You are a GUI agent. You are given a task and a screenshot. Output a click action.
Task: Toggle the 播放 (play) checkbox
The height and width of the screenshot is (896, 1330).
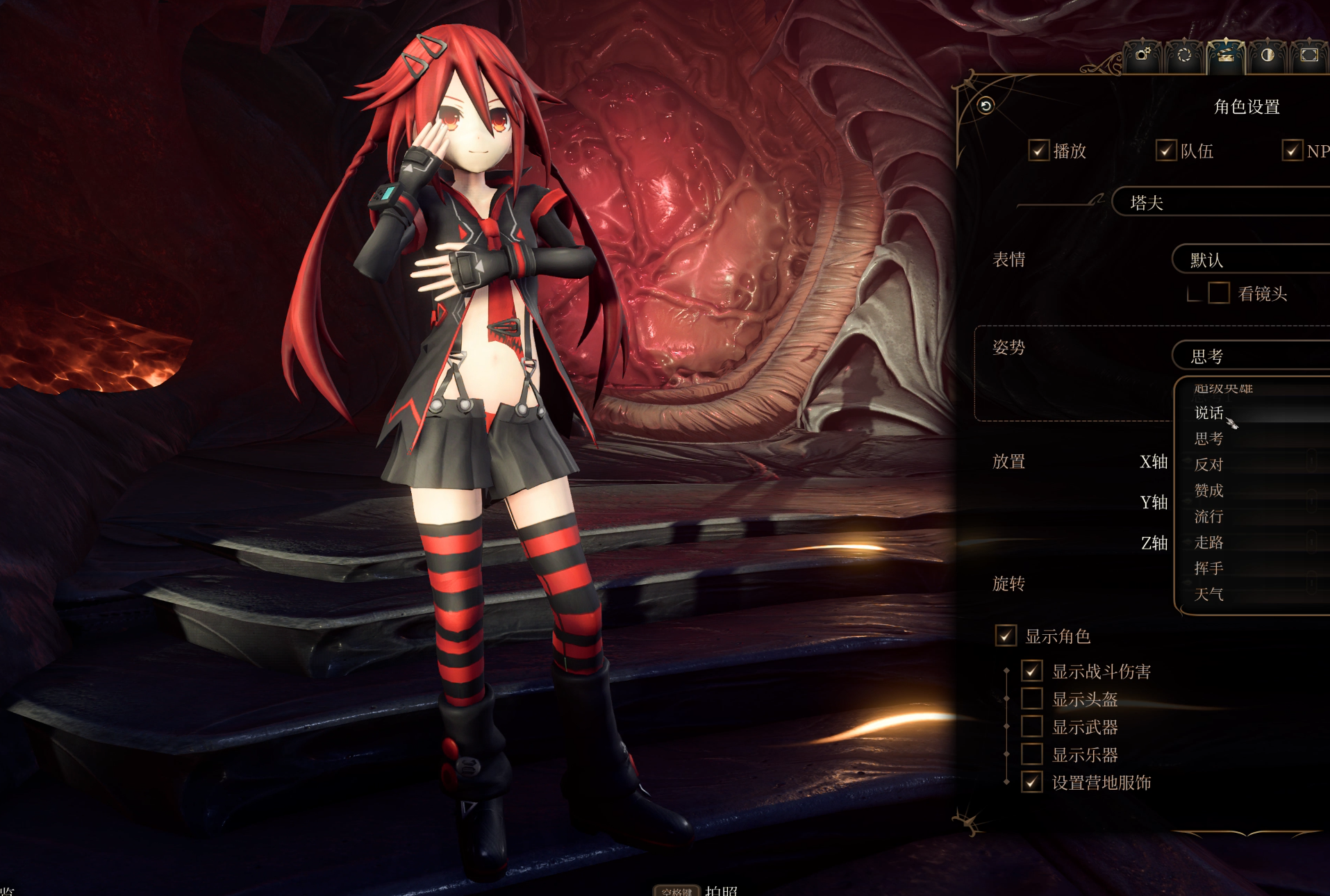point(1038,151)
